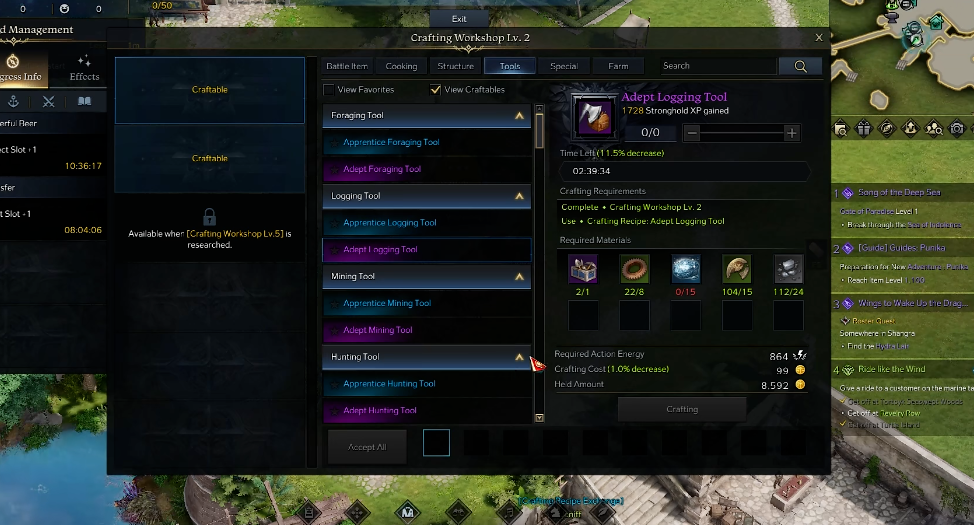
Task: Open the Farm tab
Action: [x=618, y=66]
